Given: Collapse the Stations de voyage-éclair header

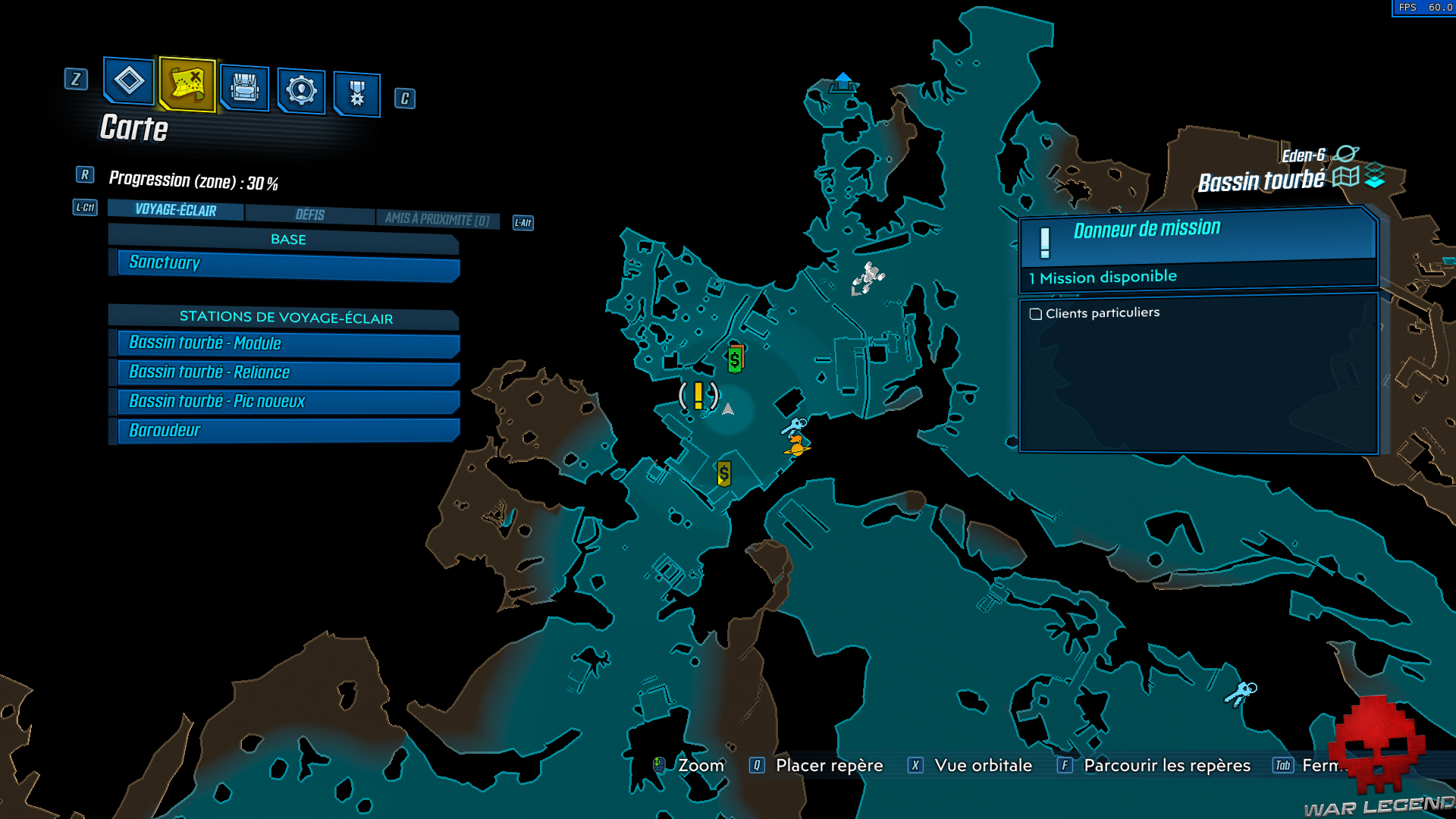Looking at the screenshot, I should click(286, 318).
